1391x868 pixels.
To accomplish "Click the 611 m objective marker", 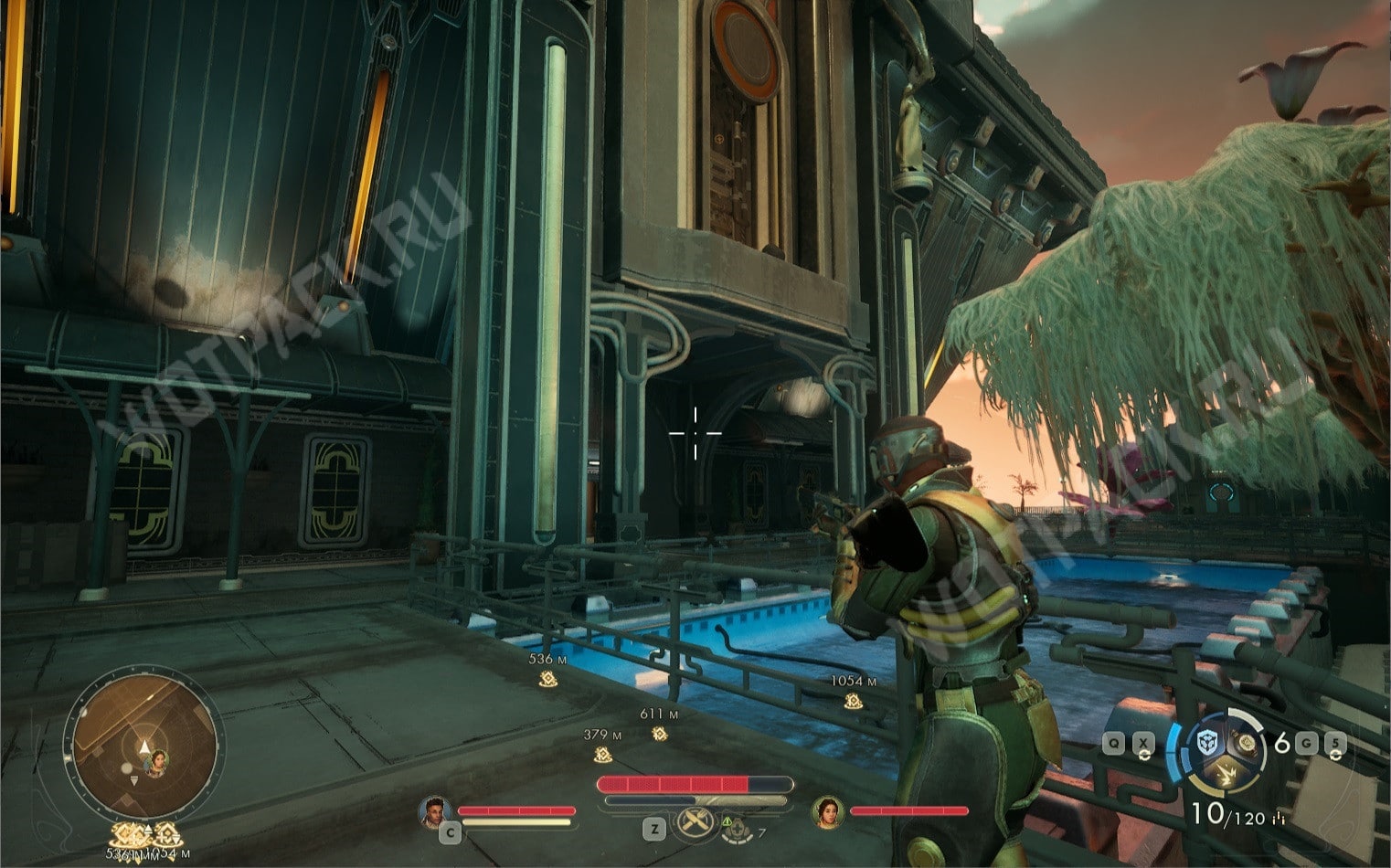I will tap(659, 734).
